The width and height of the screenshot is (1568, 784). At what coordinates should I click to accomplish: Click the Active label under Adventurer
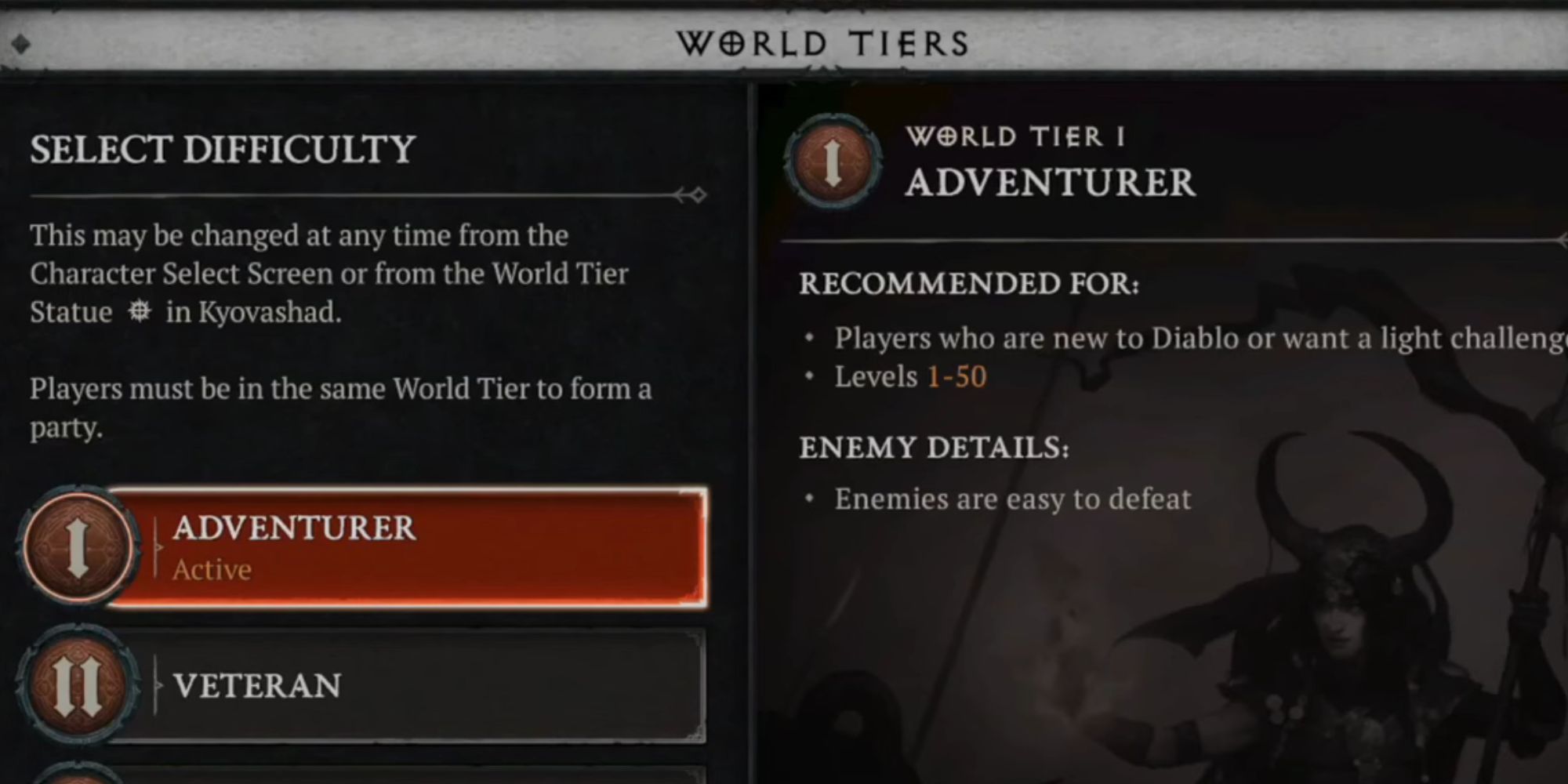(211, 569)
